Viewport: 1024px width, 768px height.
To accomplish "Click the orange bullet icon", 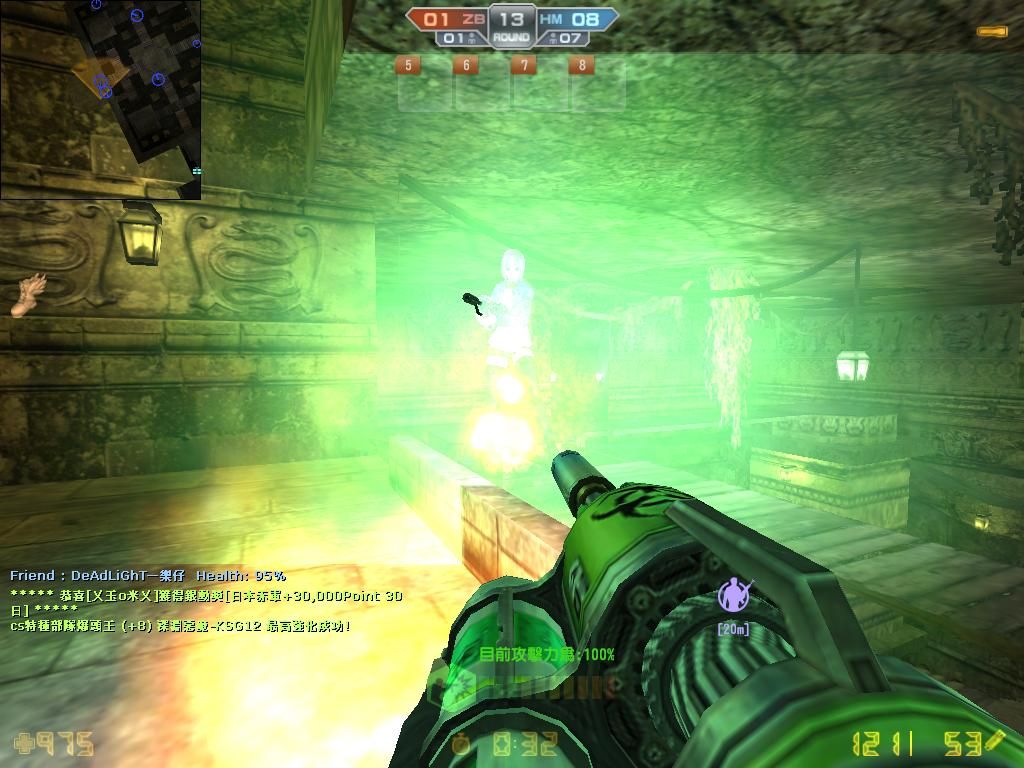I will coord(992,32).
